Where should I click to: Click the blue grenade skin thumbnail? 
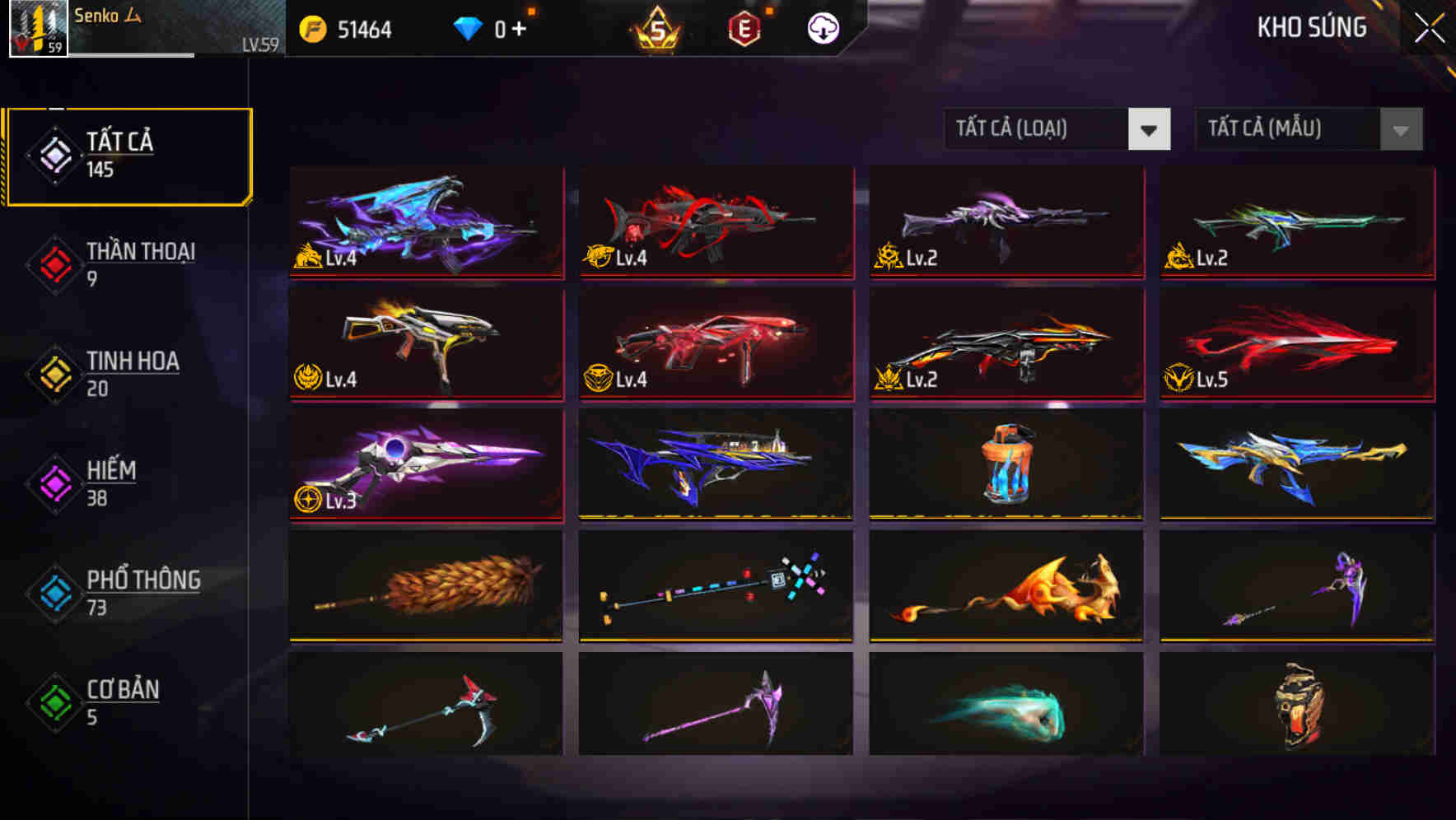click(1005, 464)
